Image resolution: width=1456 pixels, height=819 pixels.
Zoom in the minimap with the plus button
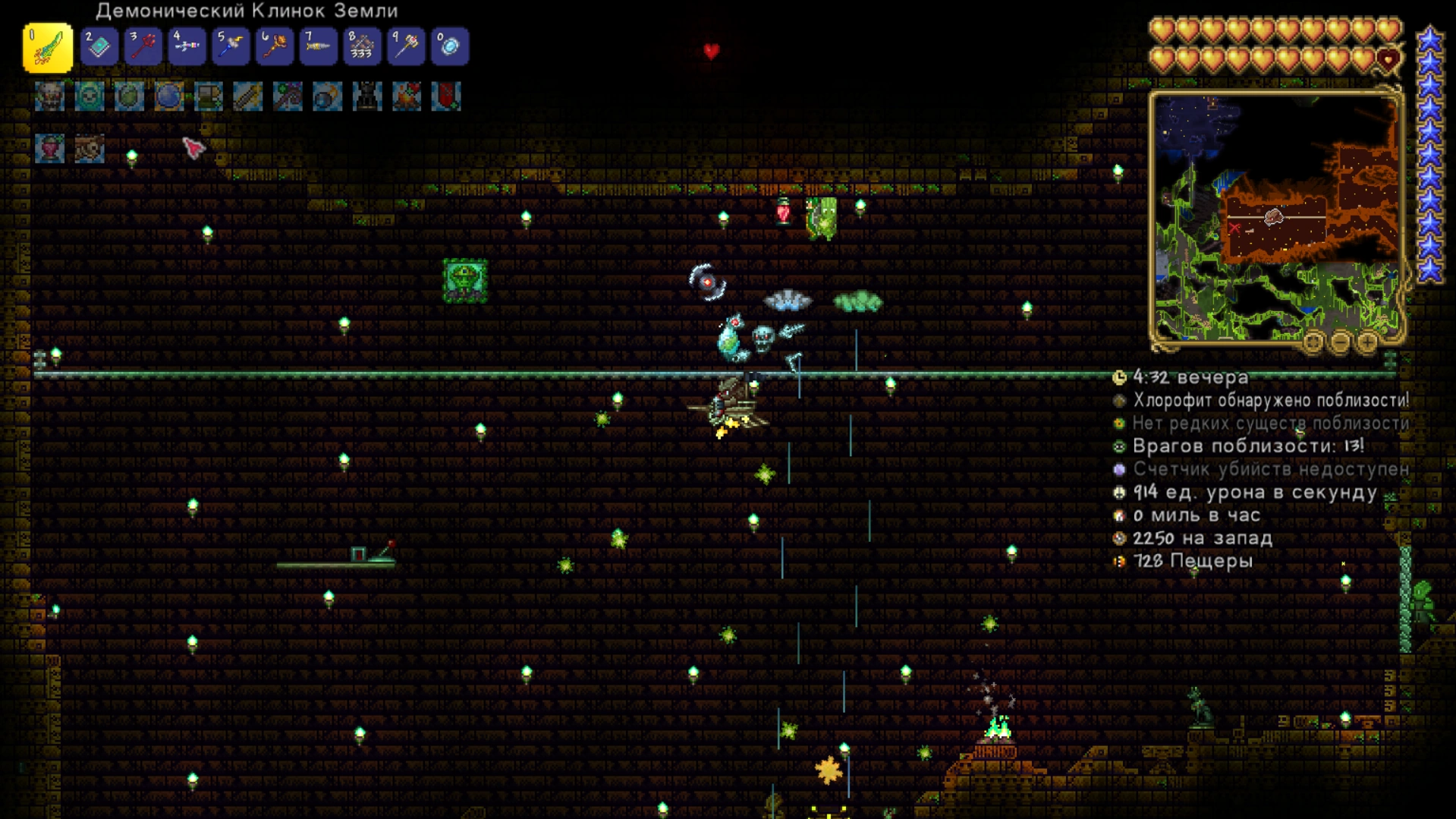[1367, 342]
